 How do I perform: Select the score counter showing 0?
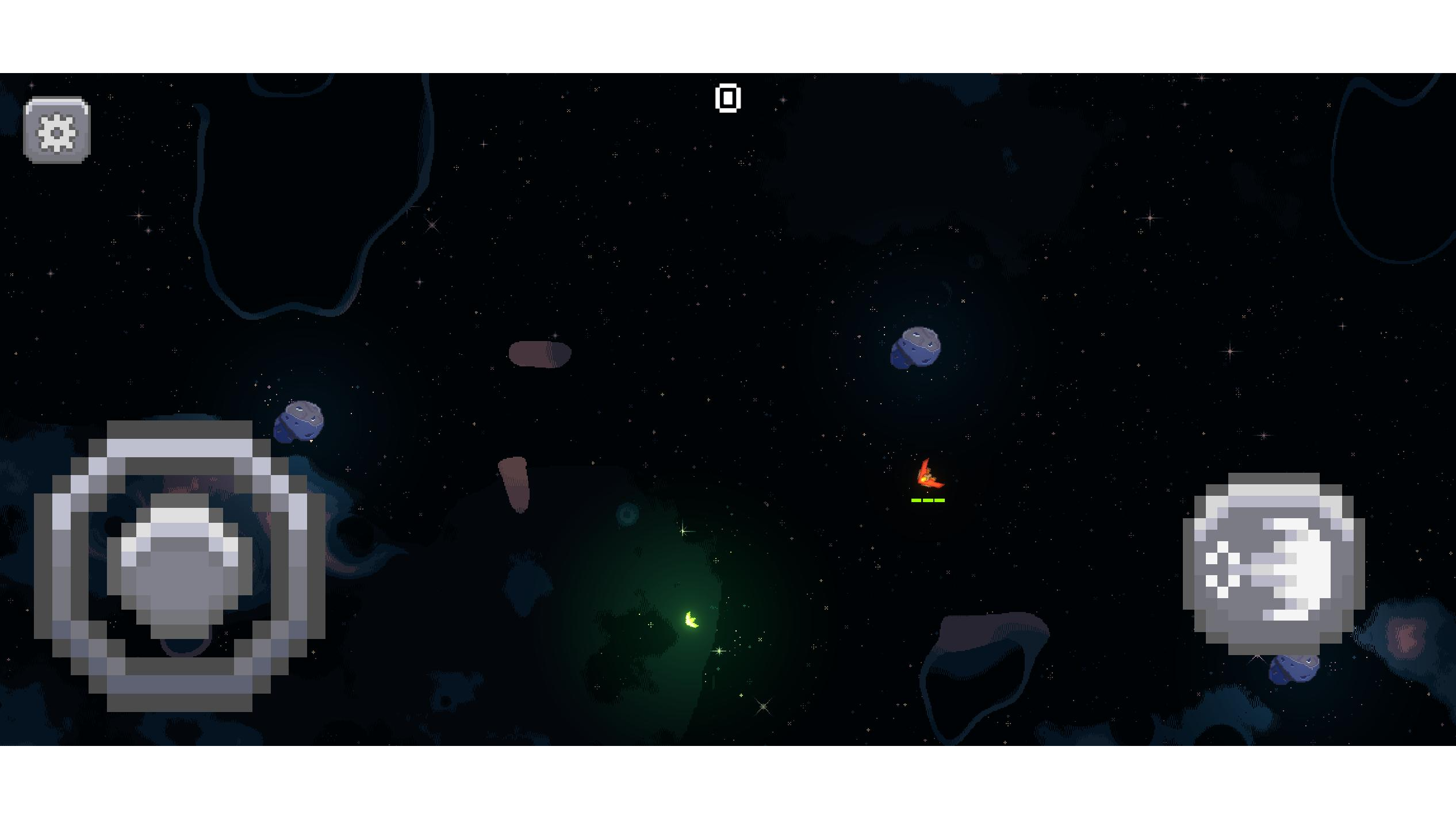(x=728, y=98)
